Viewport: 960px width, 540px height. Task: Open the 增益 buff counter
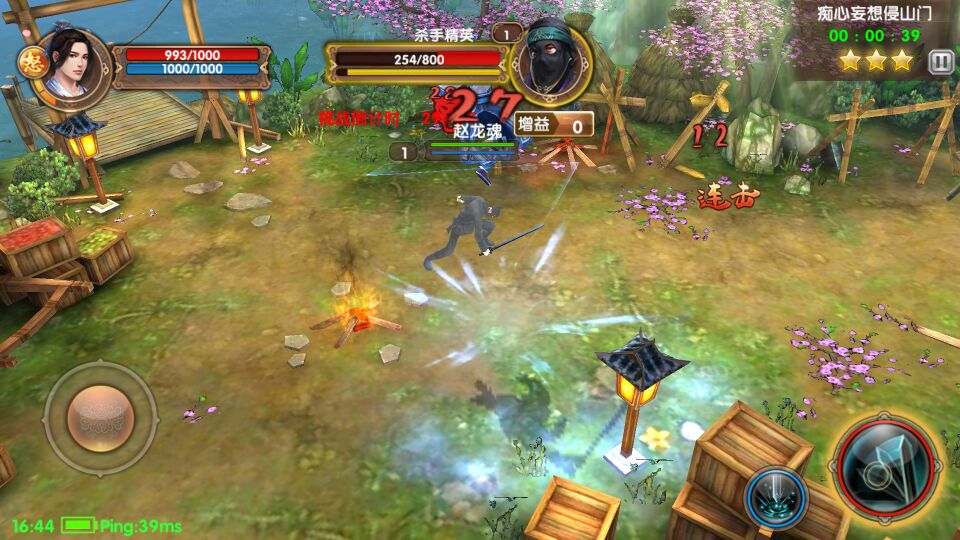click(x=554, y=125)
